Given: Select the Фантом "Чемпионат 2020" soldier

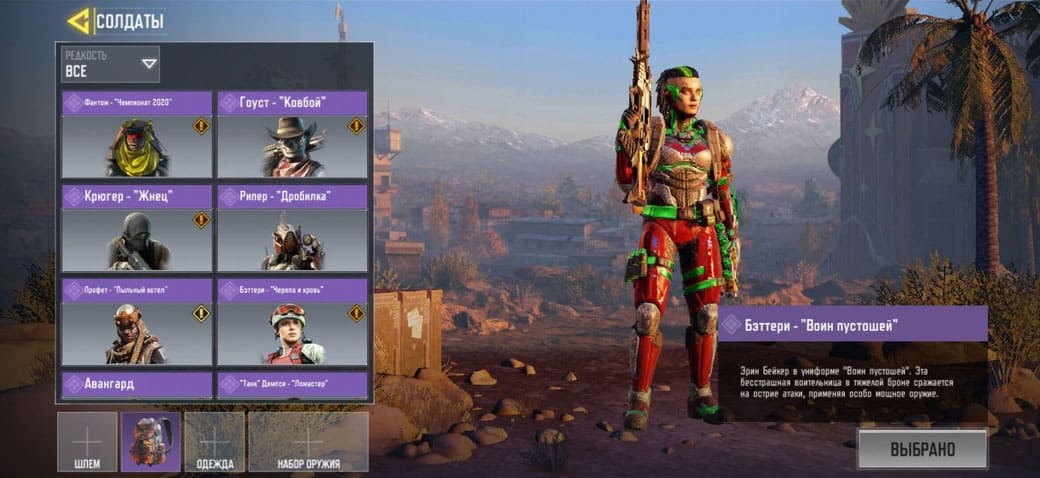Looking at the screenshot, I should point(137,136).
